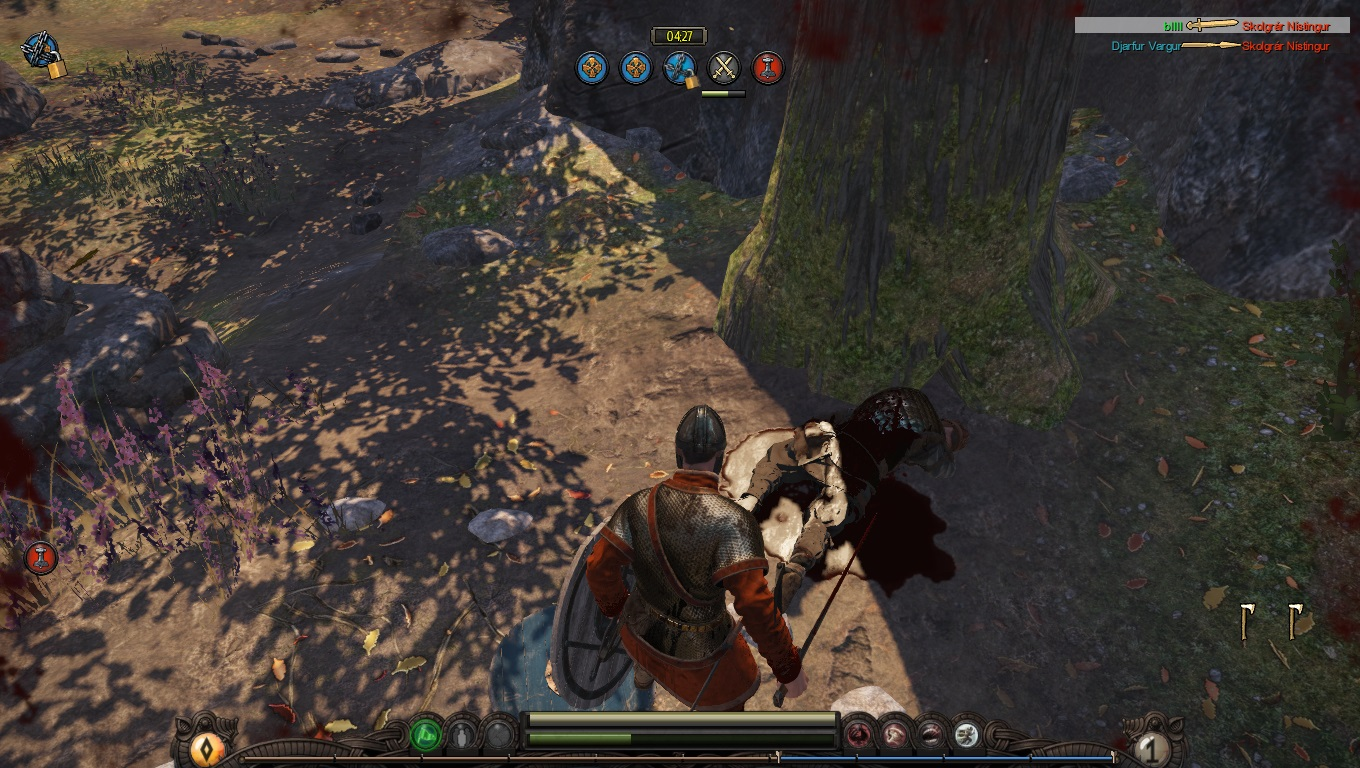1360x768 pixels.
Task: Open the level 1 rank badge
Action: (x=1152, y=748)
